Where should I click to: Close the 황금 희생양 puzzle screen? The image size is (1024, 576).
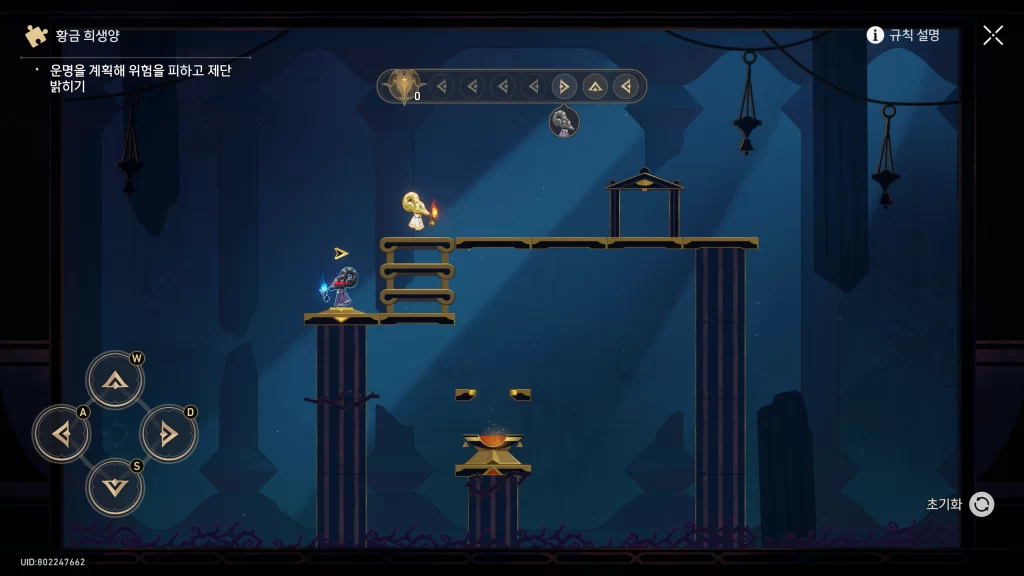pyautogui.click(x=993, y=35)
